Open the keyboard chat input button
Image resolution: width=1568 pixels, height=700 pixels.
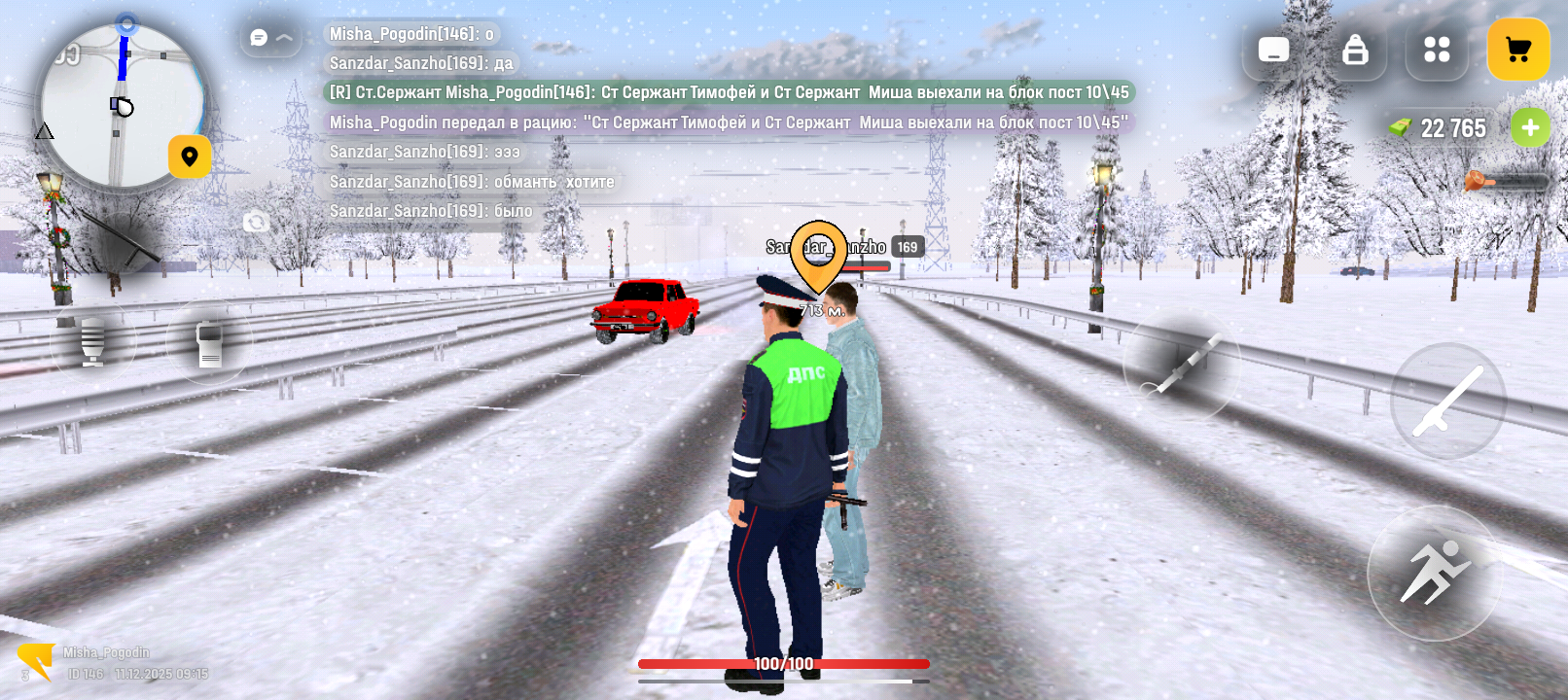pos(1273,50)
